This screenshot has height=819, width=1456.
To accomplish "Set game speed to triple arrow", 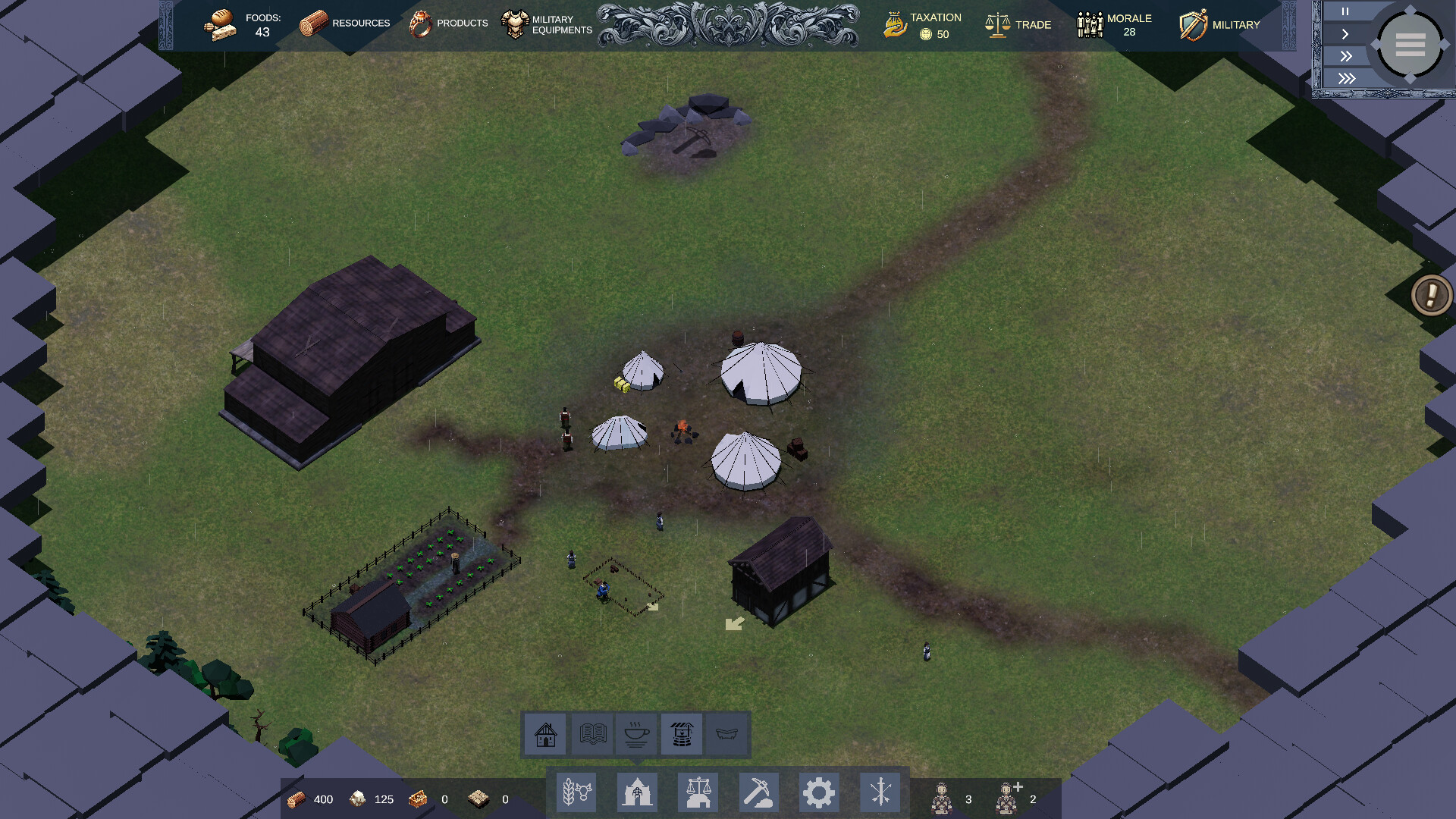I will pyautogui.click(x=1346, y=78).
